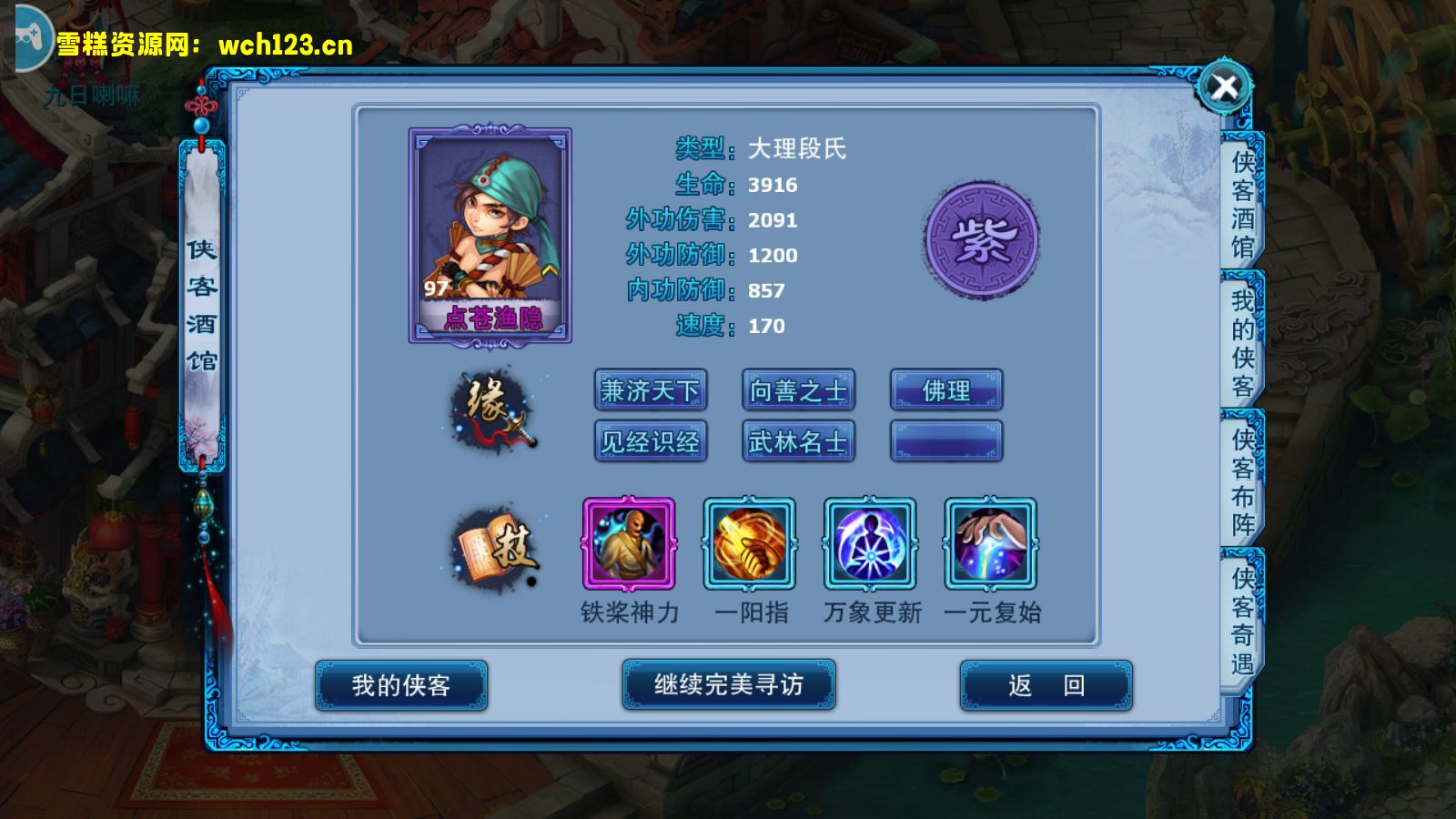Expand the 见经识经 trait entry
Viewport: 1456px width, 819px height.
click(651, 443)
